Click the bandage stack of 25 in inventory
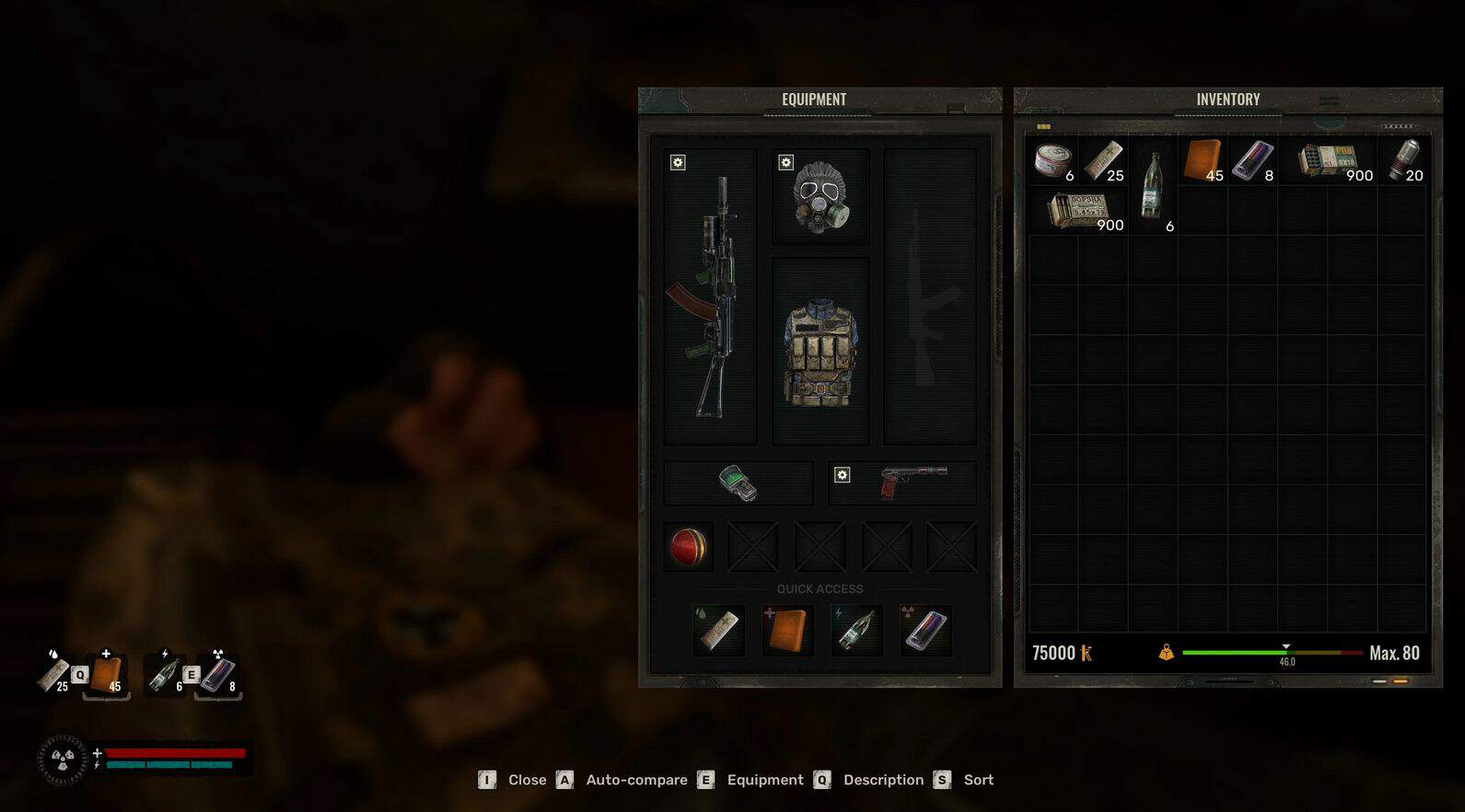Viewport: 1465px width, 812px height. 1103,161
